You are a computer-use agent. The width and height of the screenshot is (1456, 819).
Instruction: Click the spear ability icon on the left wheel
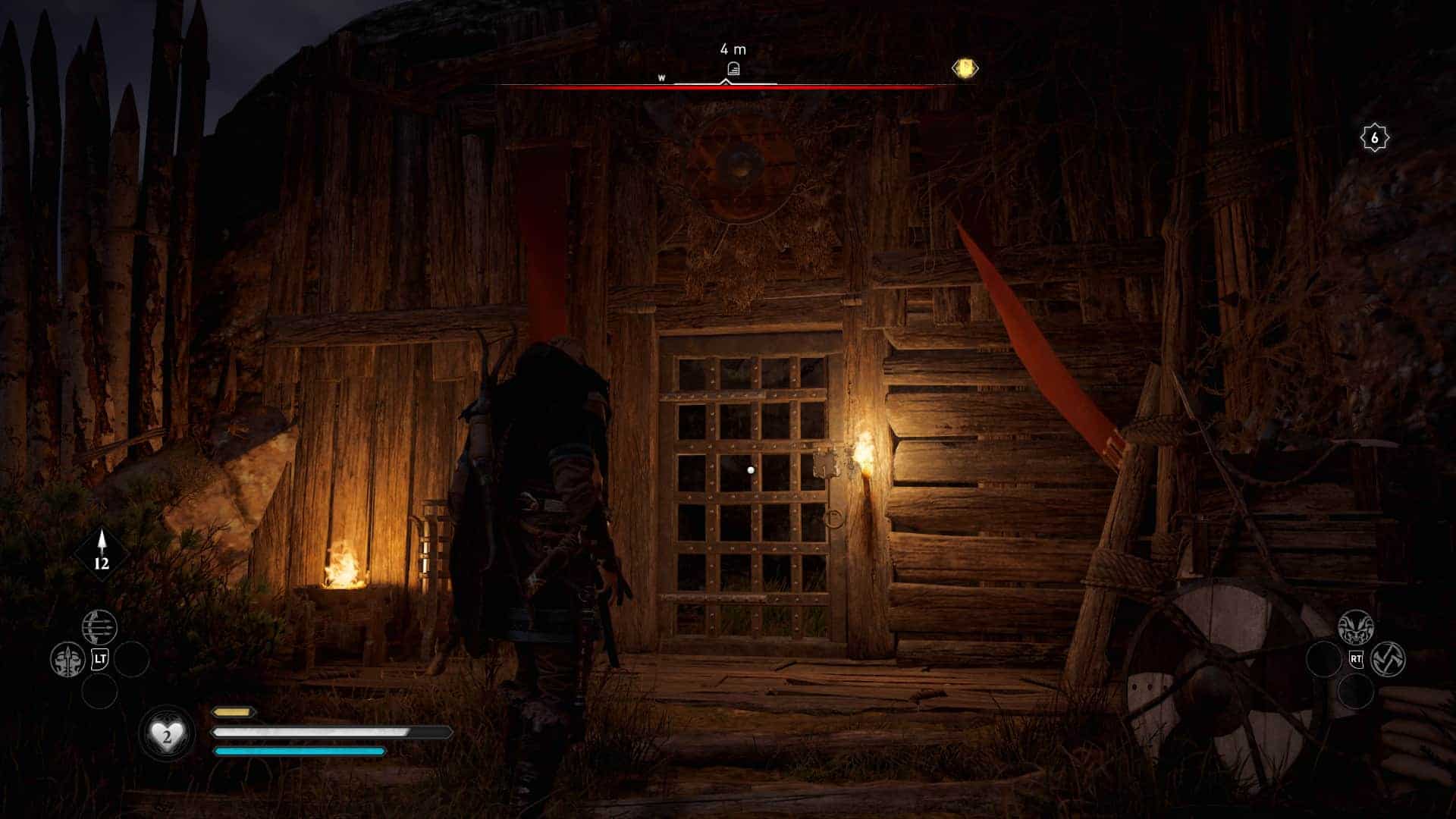(67, 657)
